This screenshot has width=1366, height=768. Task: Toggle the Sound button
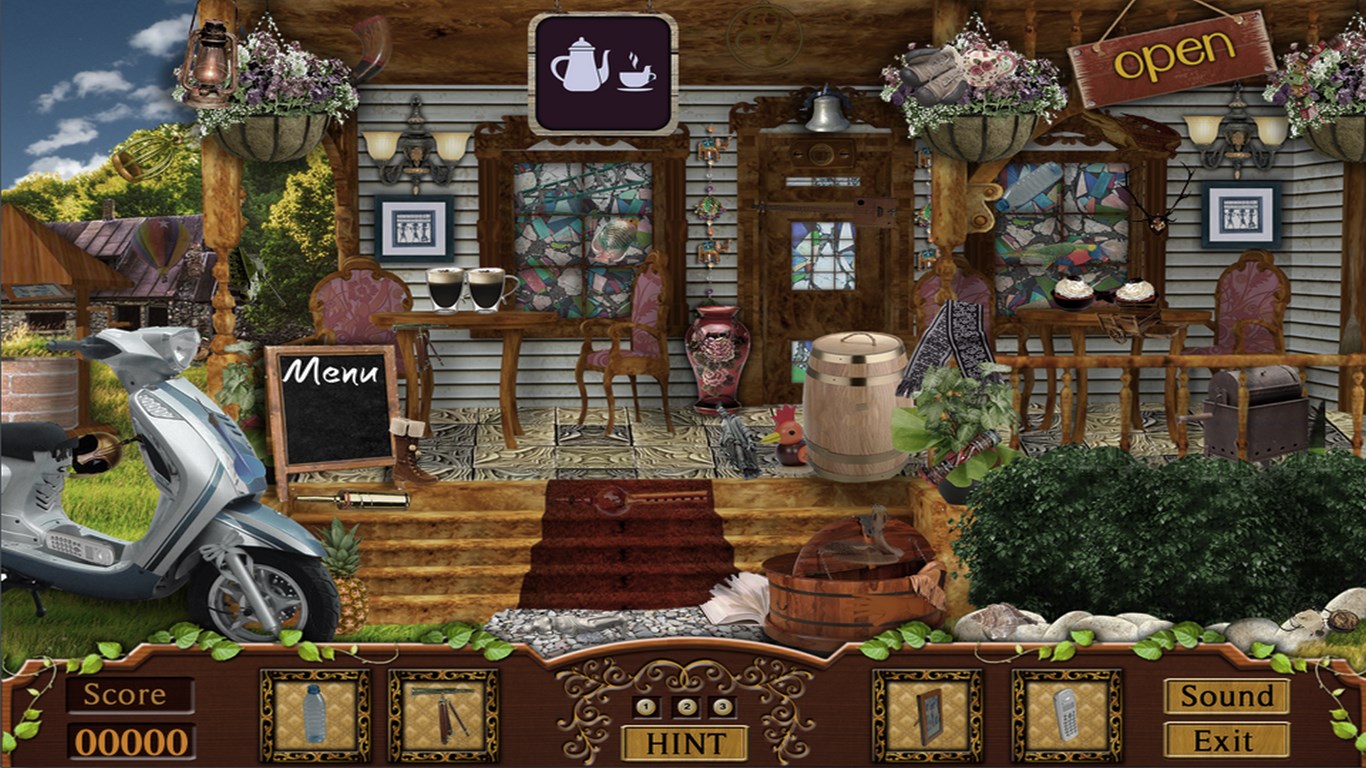coord(1226,696)
